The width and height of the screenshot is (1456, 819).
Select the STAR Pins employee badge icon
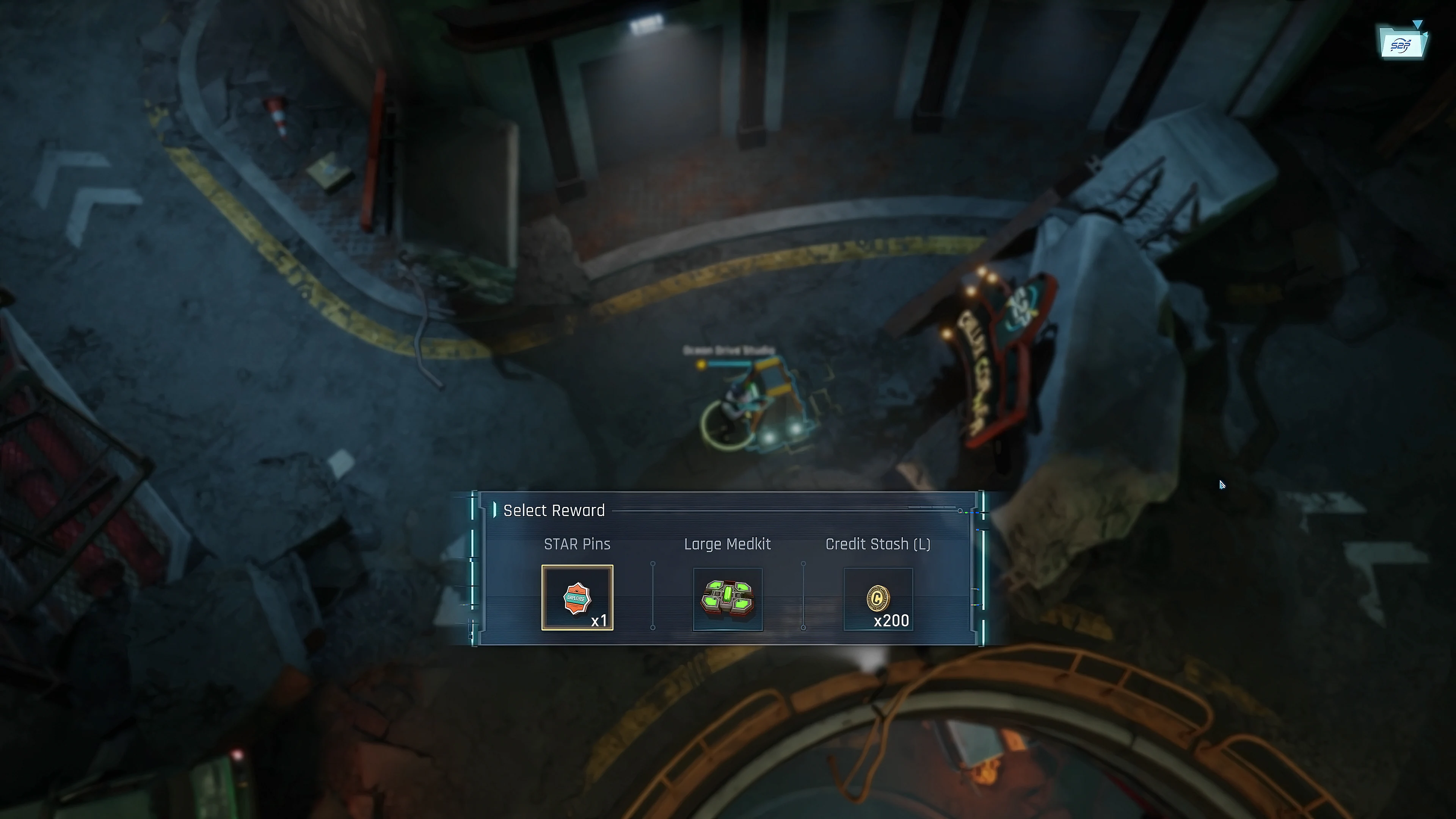tap(577, 598)
